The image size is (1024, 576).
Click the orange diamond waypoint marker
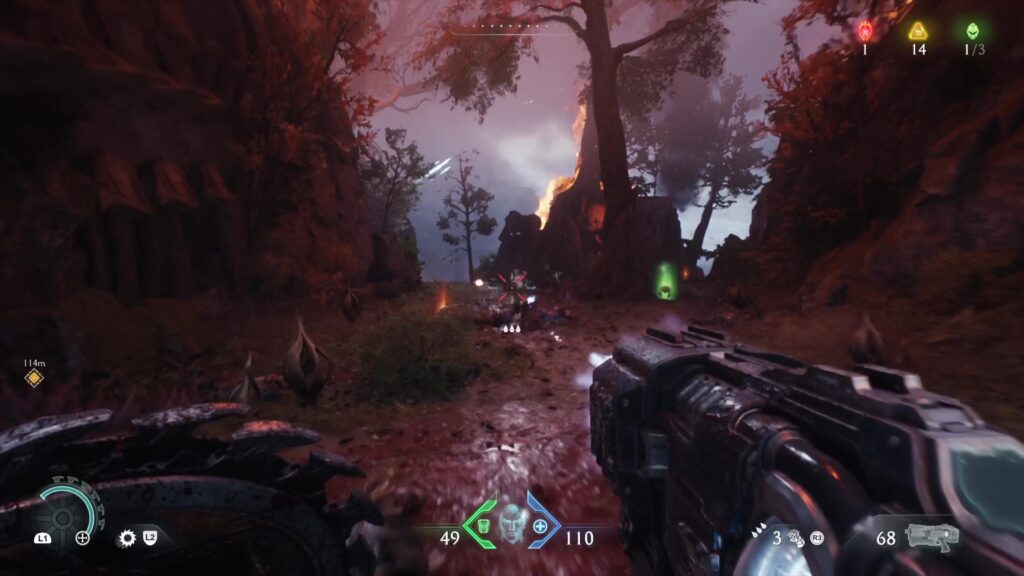pos(34,377)
